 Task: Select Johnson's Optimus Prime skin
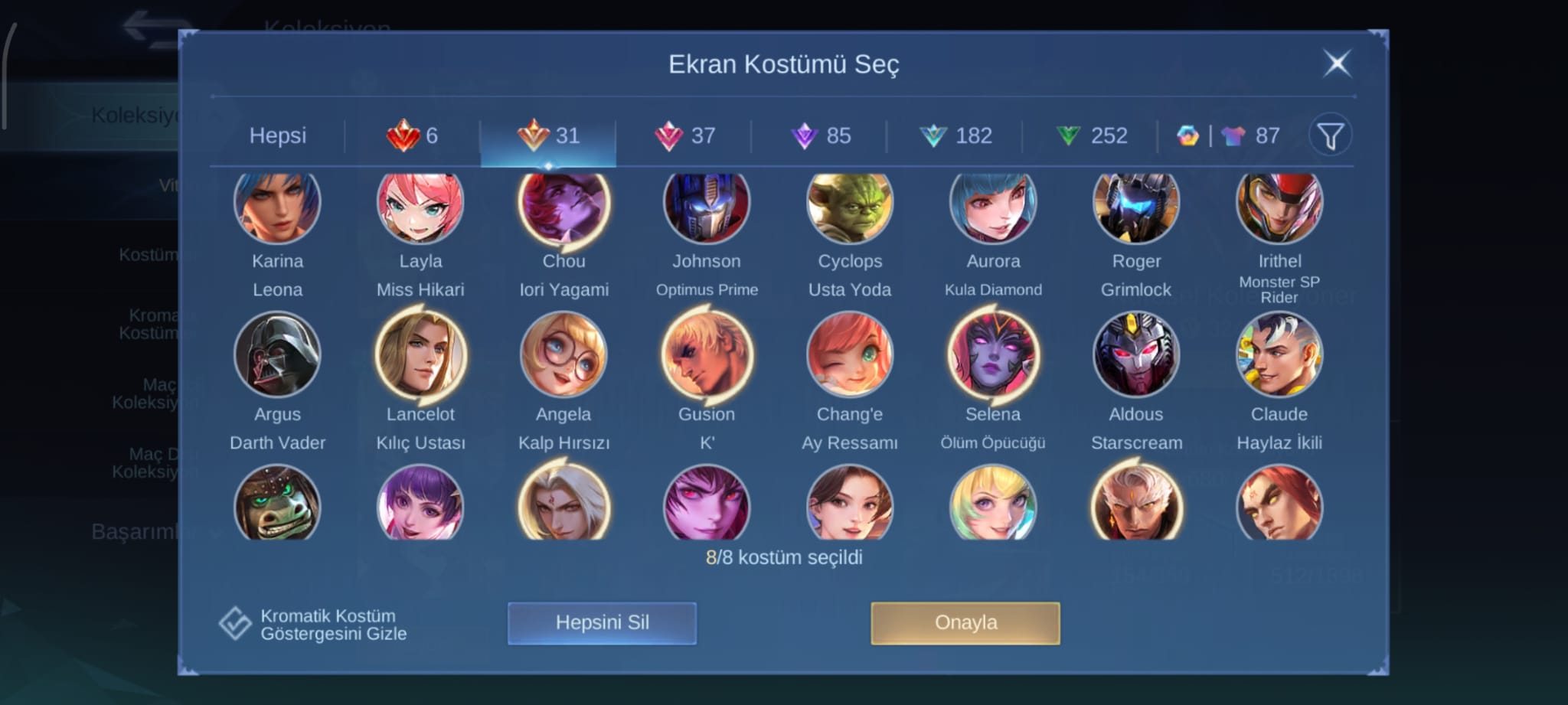pos(706,207)
